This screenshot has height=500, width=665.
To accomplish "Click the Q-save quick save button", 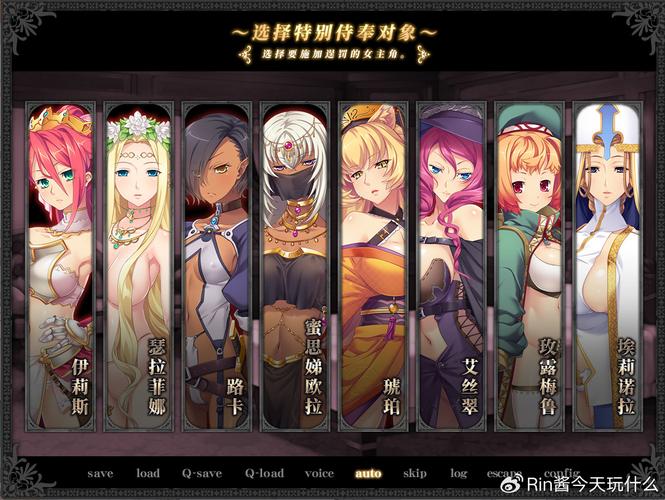I will (201, 473).
